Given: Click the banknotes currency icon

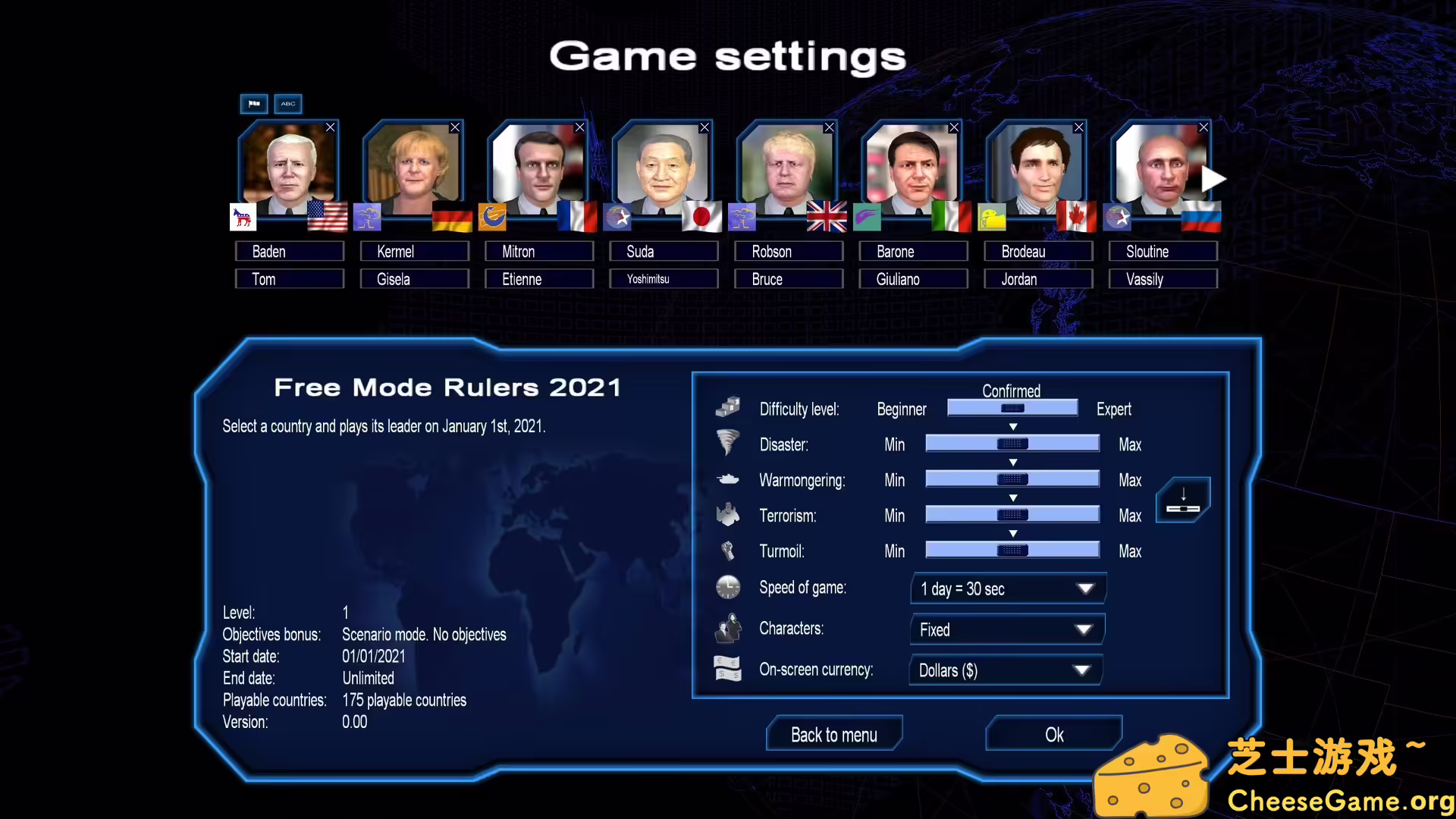Looking at the screenshot, I should click(728, 668).
